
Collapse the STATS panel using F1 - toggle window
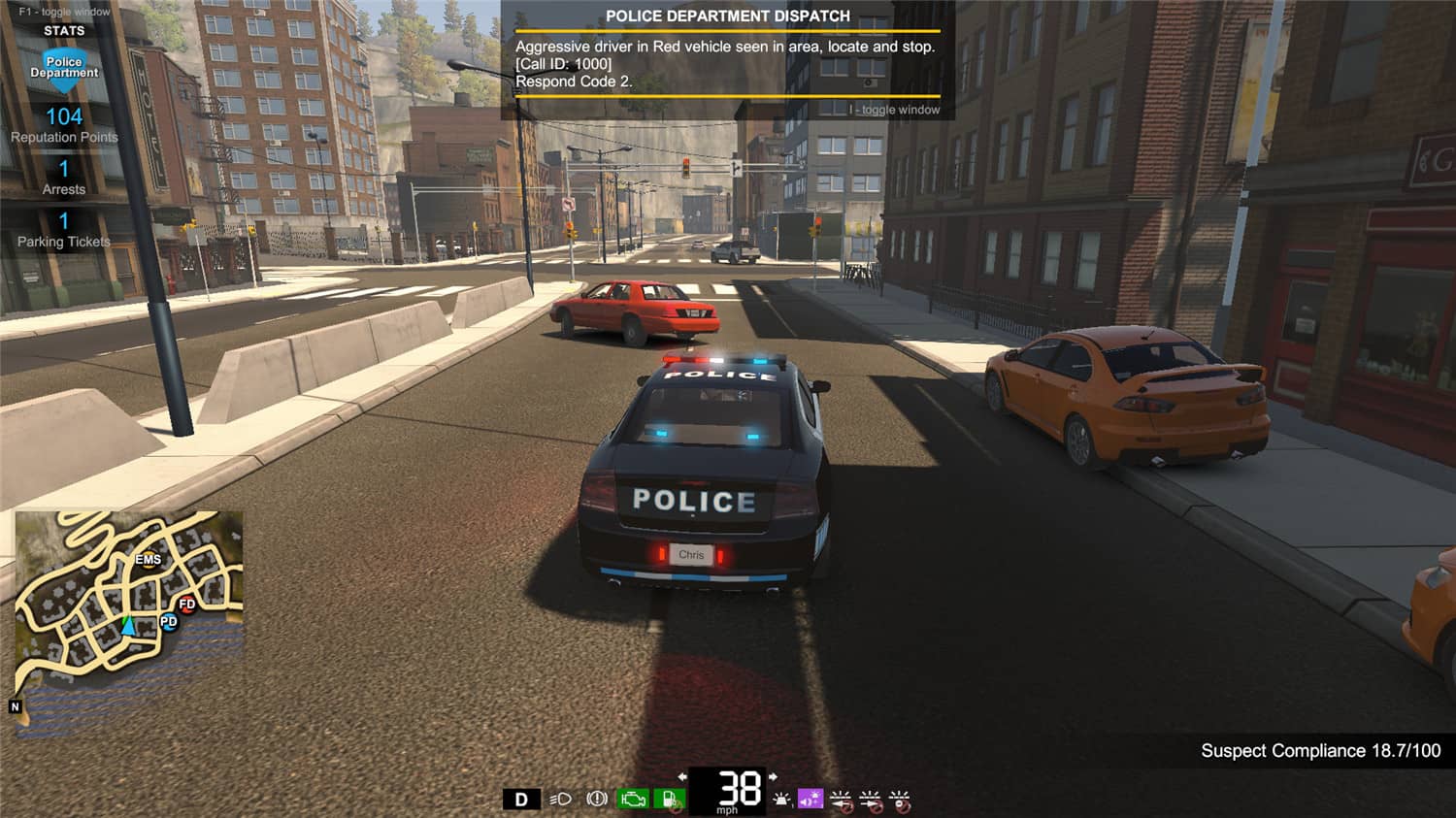pyautogui.click(x=64, y=12)
